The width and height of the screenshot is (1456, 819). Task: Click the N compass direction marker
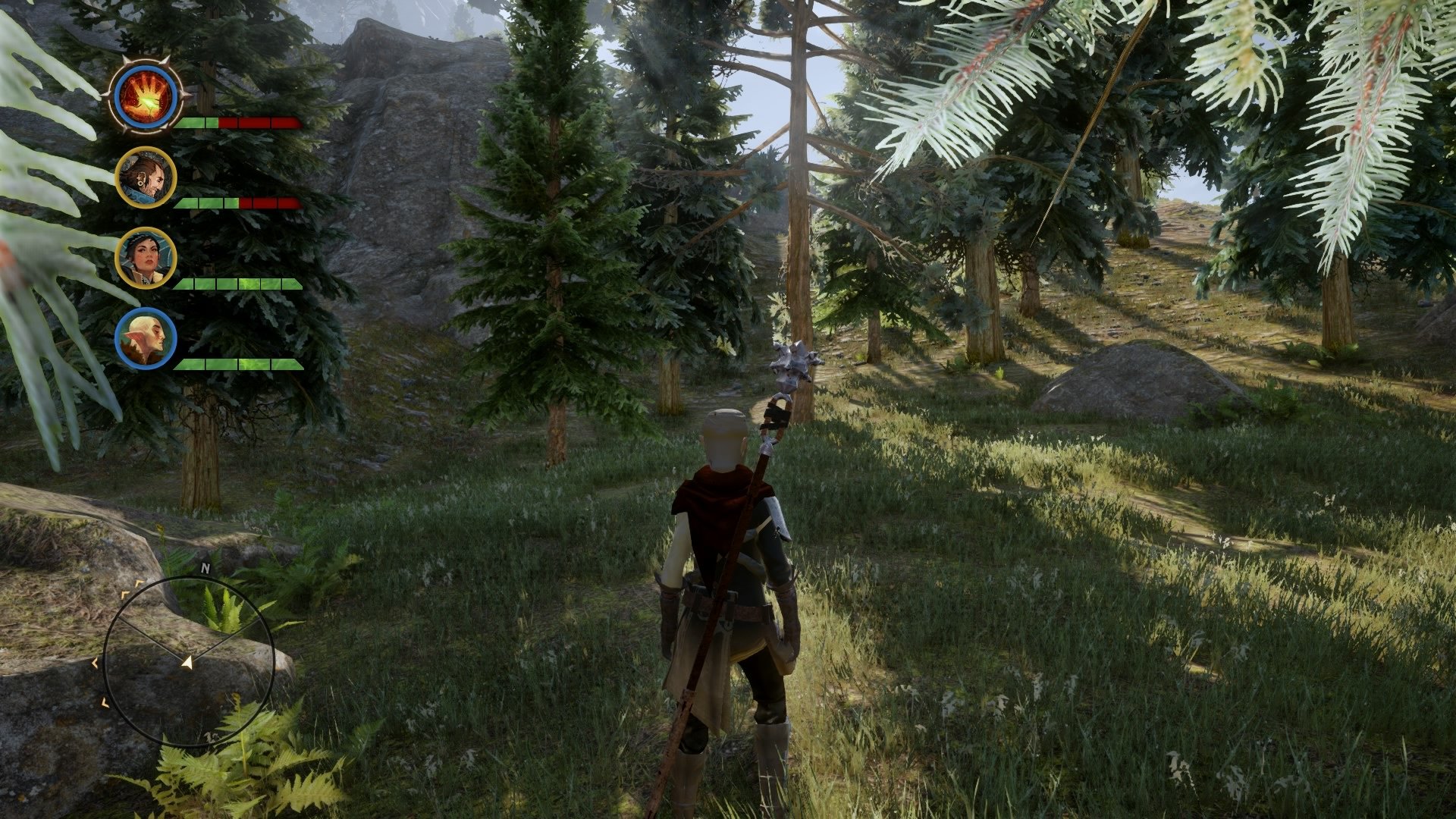[205, 568]
